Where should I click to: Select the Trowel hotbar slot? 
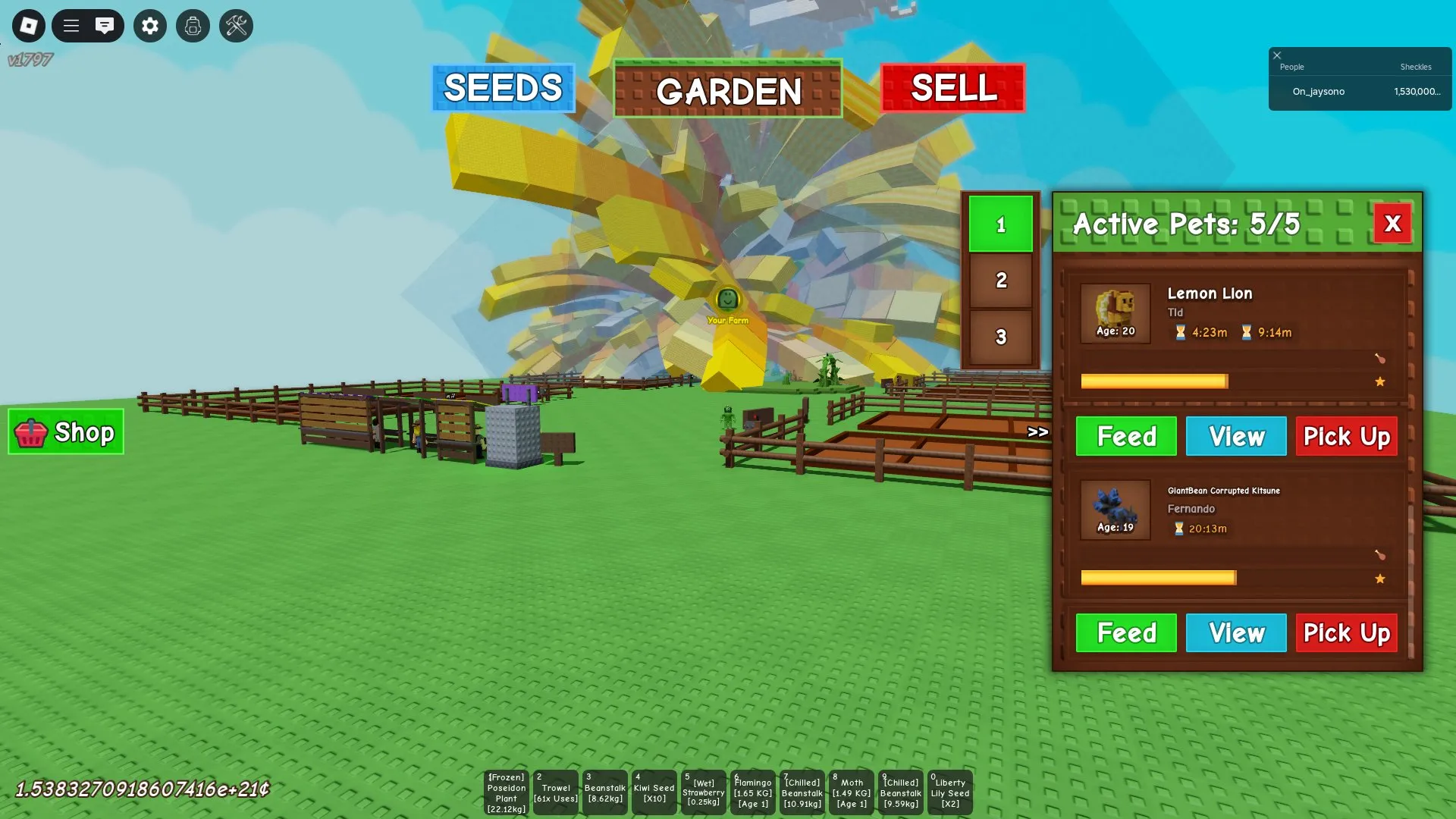pos(556,792)
